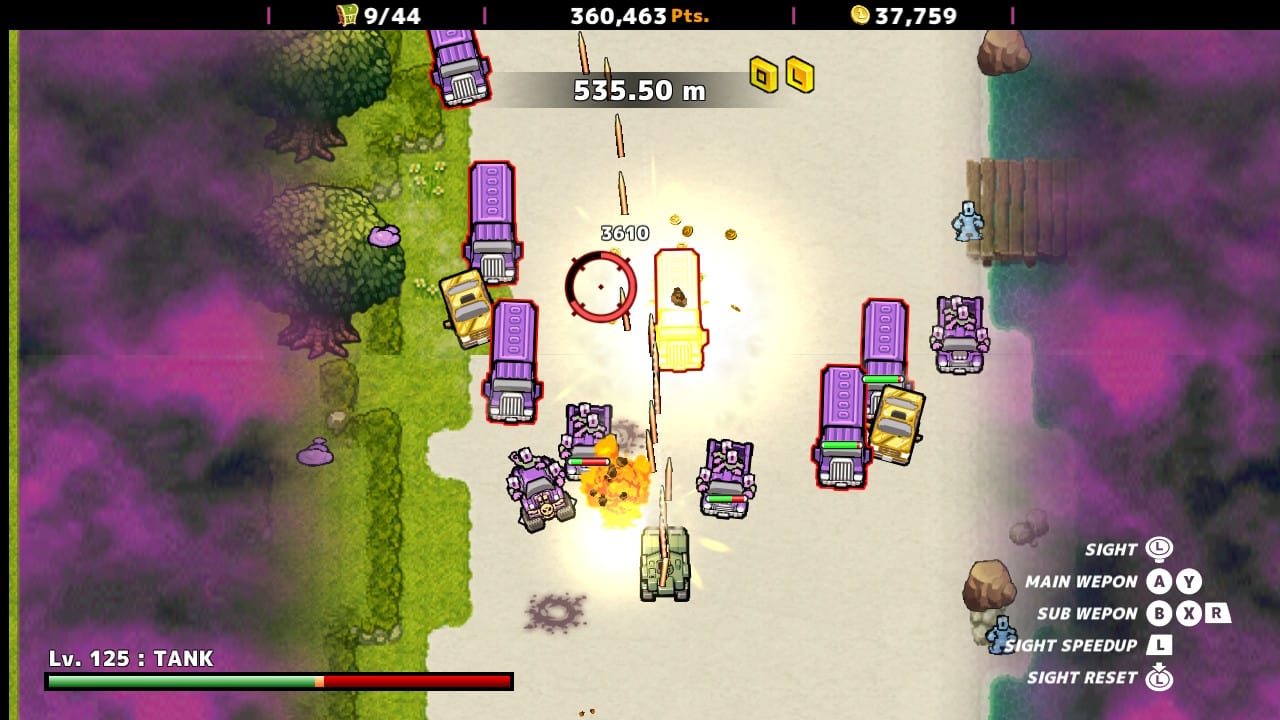Select the Y button icon in weapon controls
The width and height of the screenshot is (1280, 720).
click(x=1189, y=581)
